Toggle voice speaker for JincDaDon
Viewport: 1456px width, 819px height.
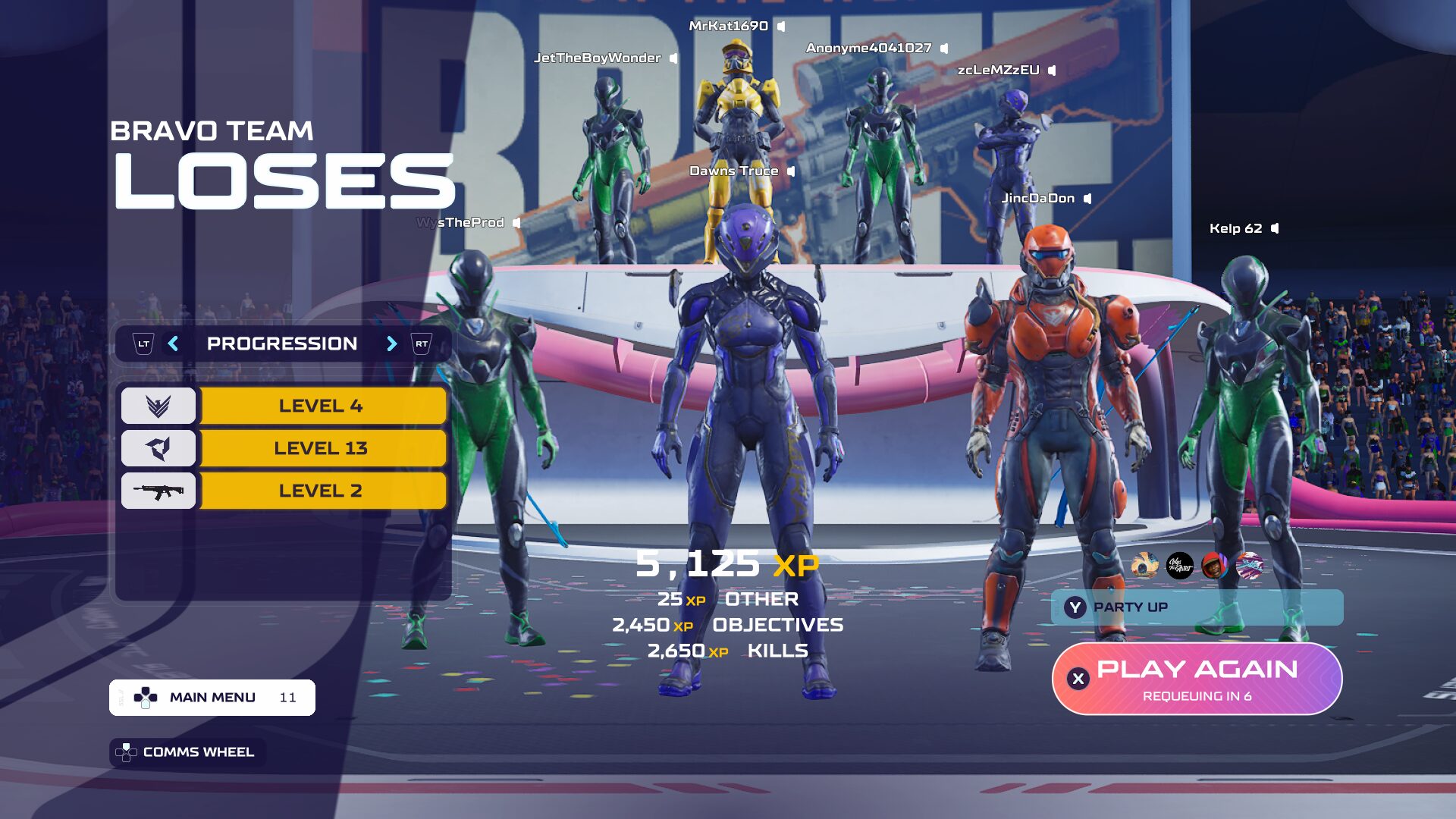1087,199
